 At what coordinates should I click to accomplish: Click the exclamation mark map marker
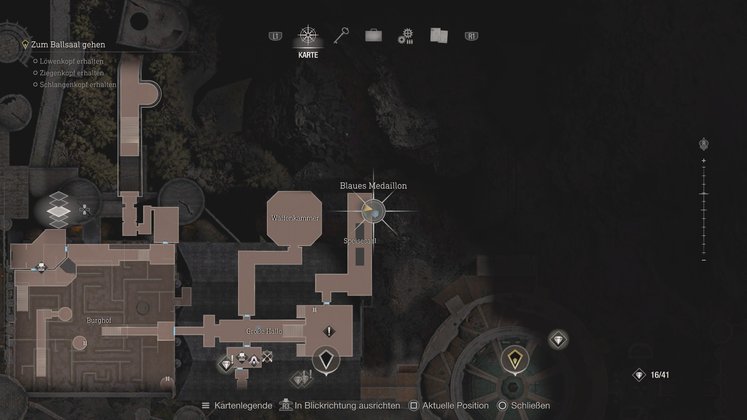[327, 304]
